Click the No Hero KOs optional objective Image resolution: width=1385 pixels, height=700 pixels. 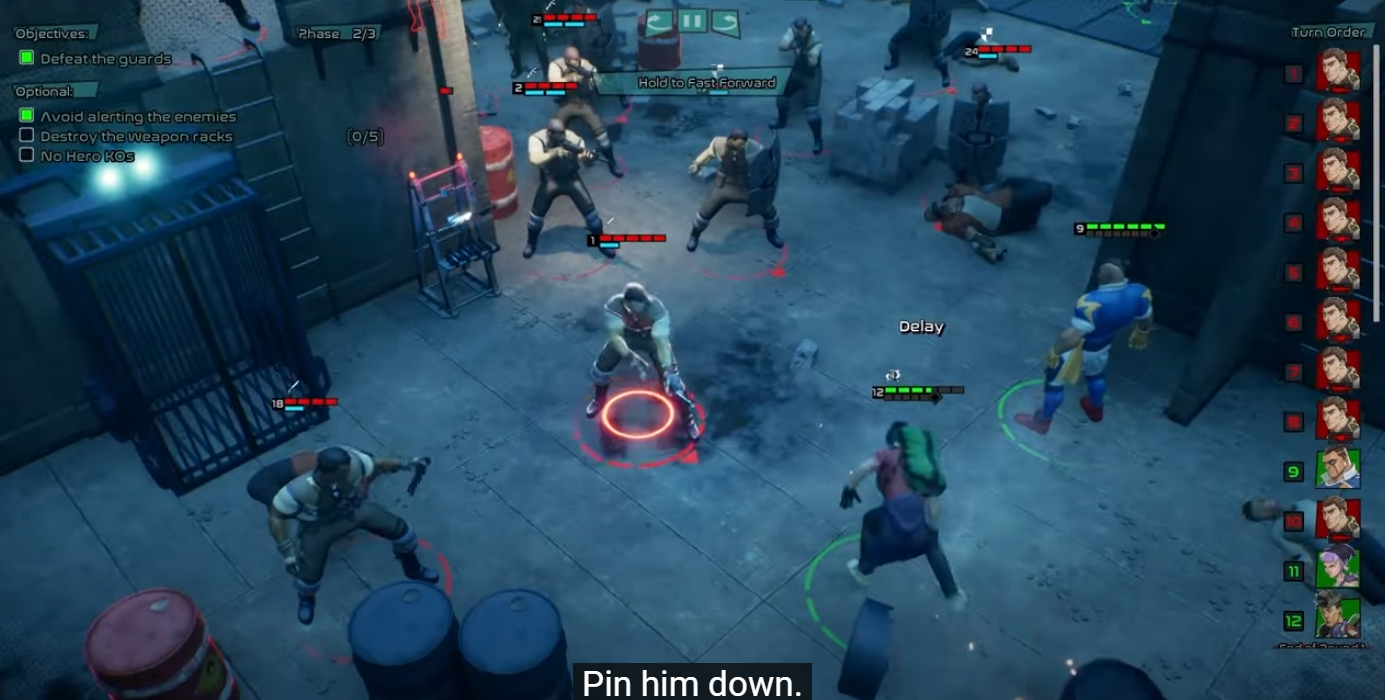pos(87,155)
